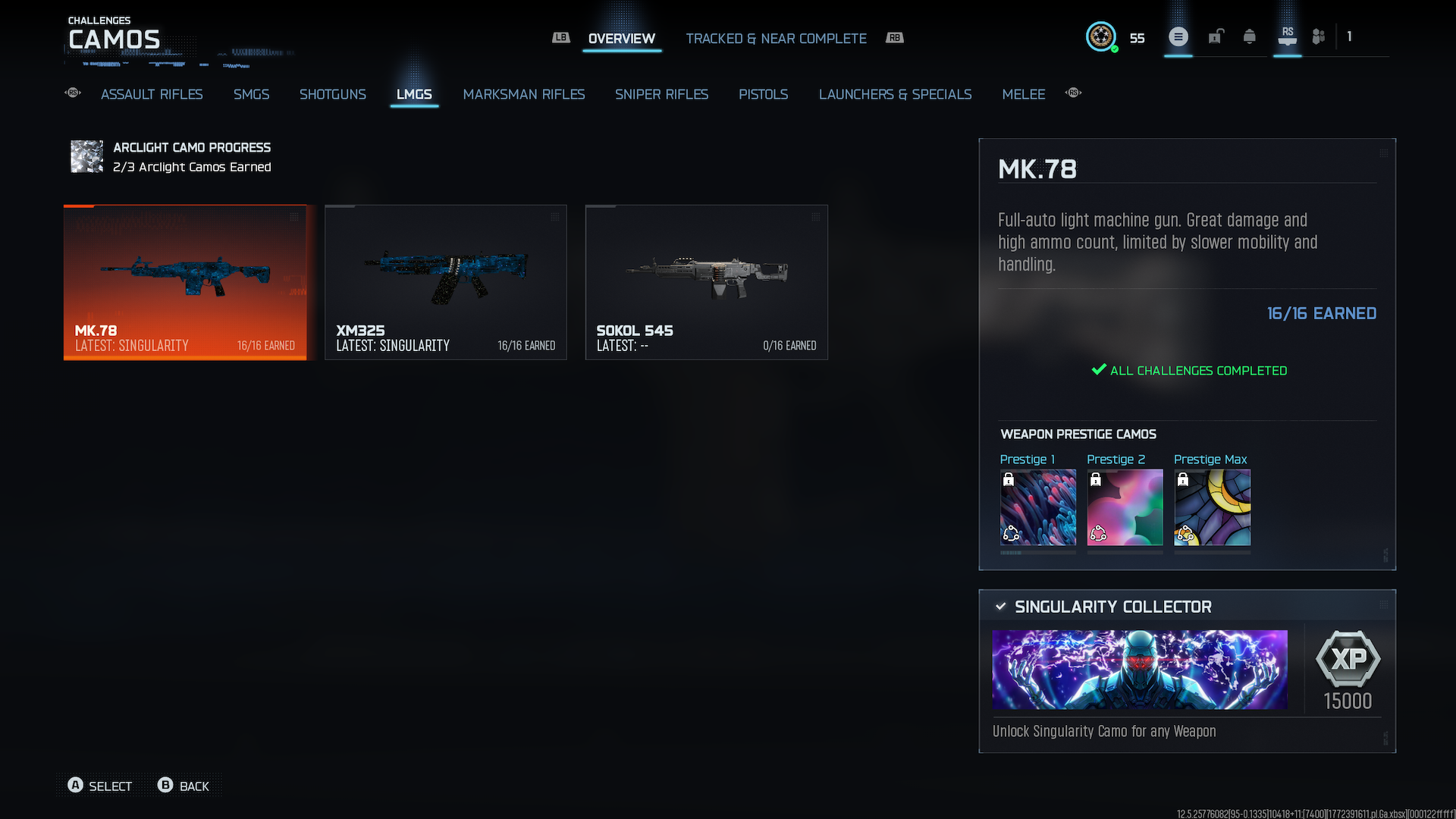Switch to the Overview tab
Viewport: 1456px width, 819px height.
point(621,39)
